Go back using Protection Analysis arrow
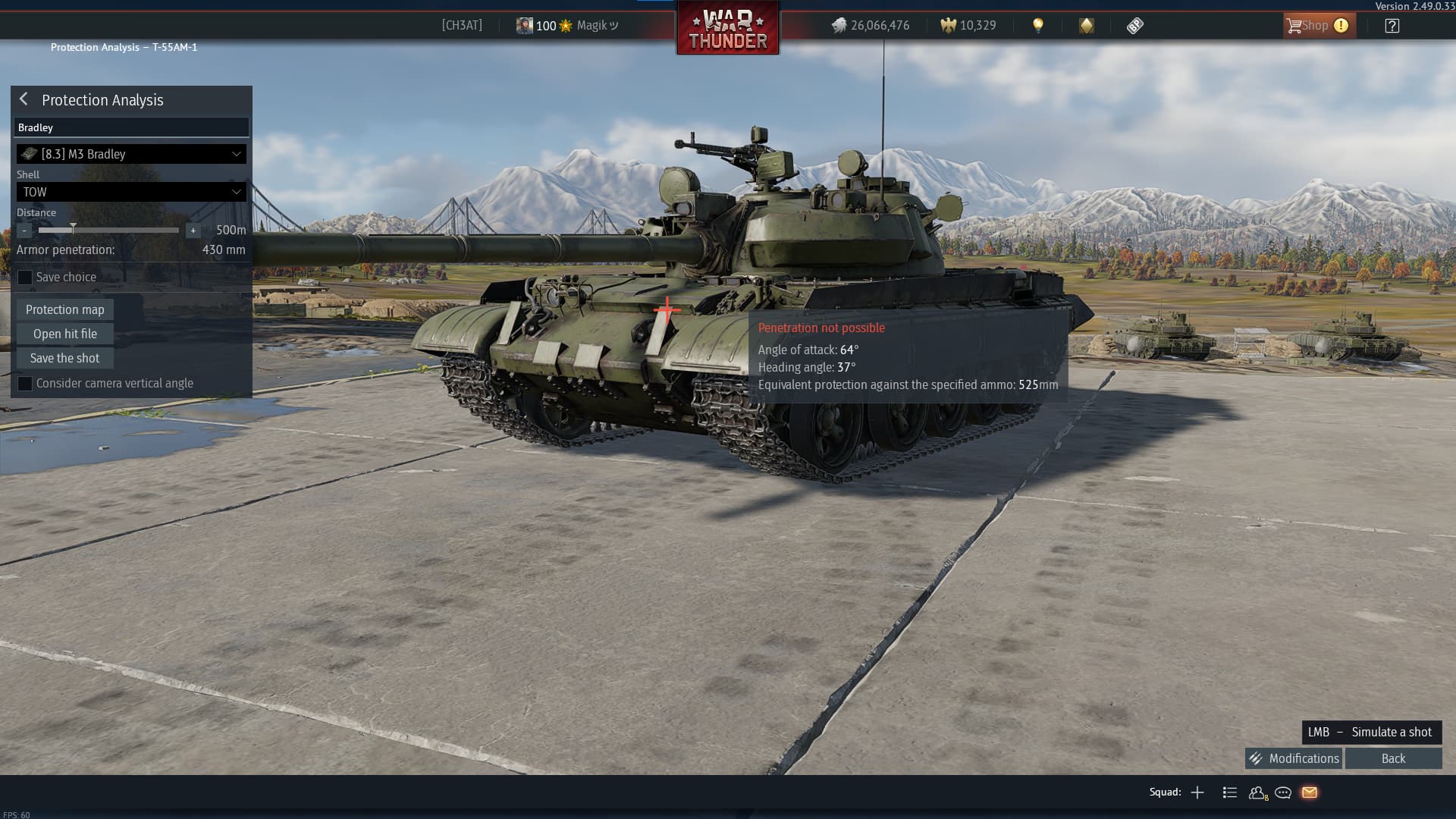This screenshot has width=1456, height=819. click(24, 99)
